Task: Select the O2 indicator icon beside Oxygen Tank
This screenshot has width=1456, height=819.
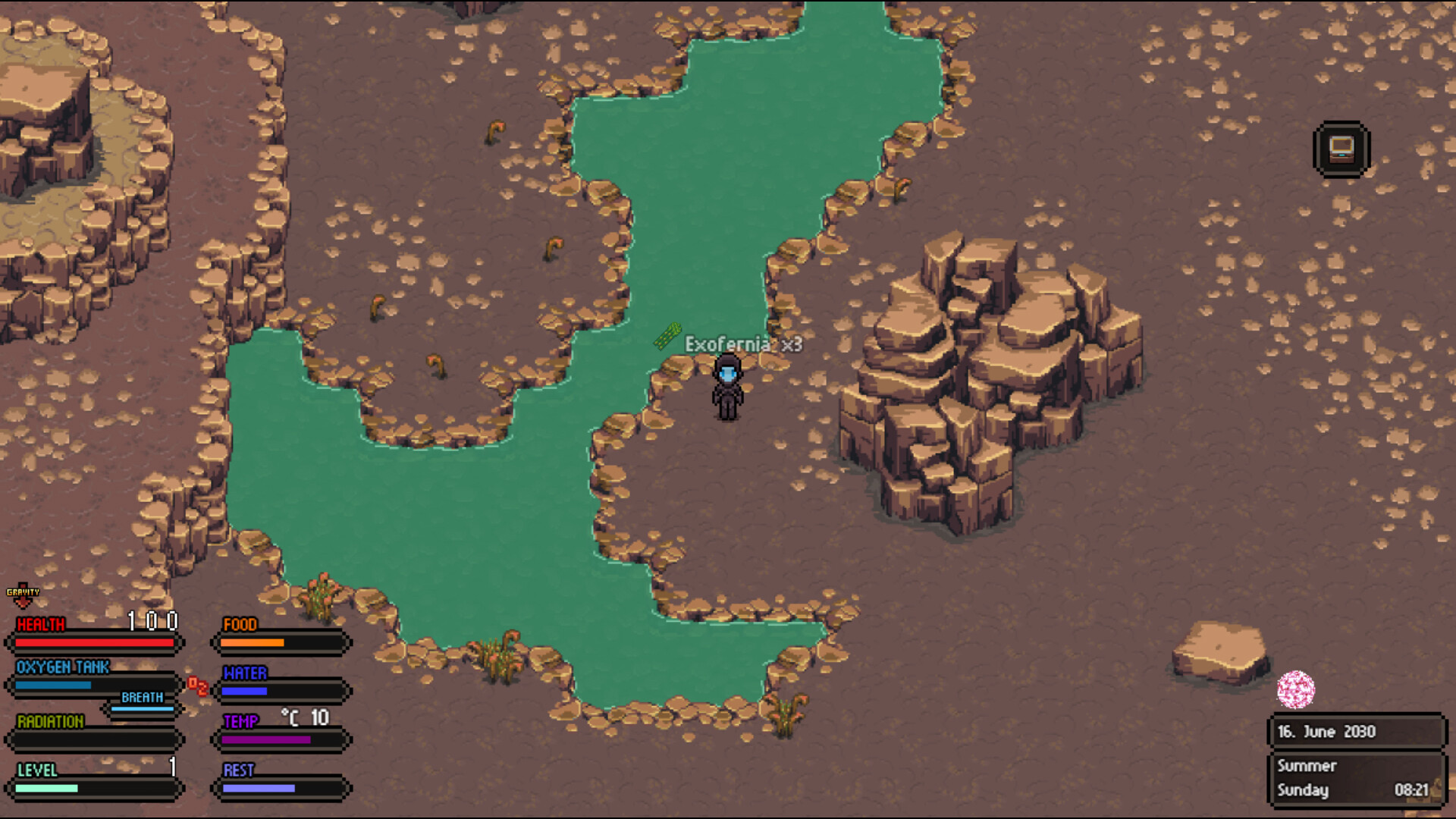Action: point(199,686)
